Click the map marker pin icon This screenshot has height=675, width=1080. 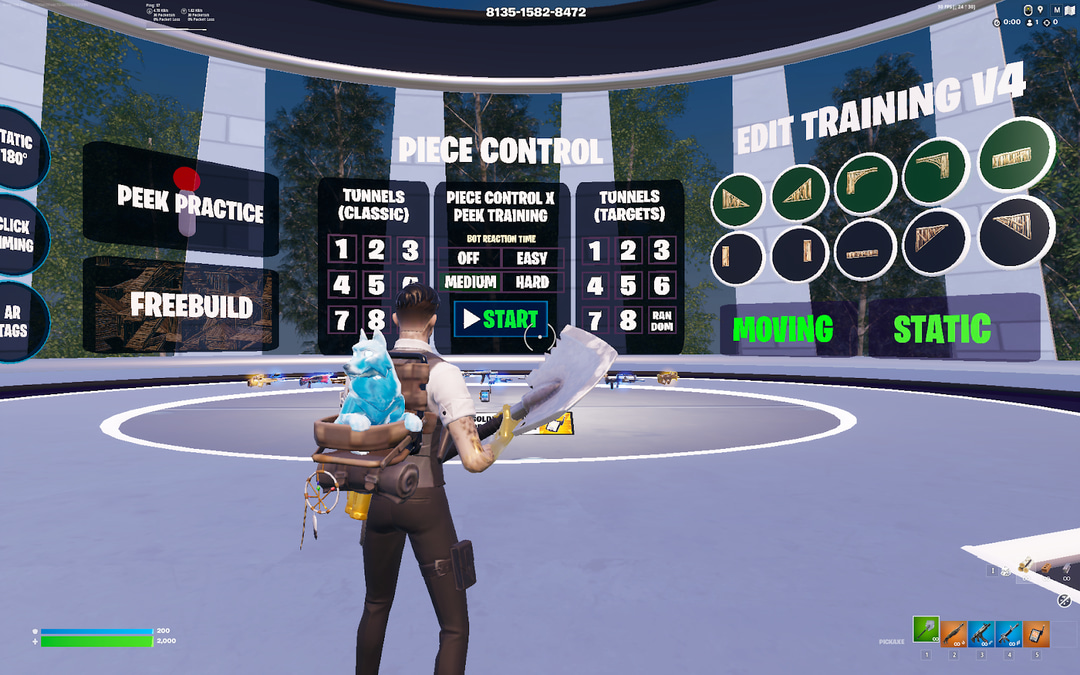(x=1041, y=10)
